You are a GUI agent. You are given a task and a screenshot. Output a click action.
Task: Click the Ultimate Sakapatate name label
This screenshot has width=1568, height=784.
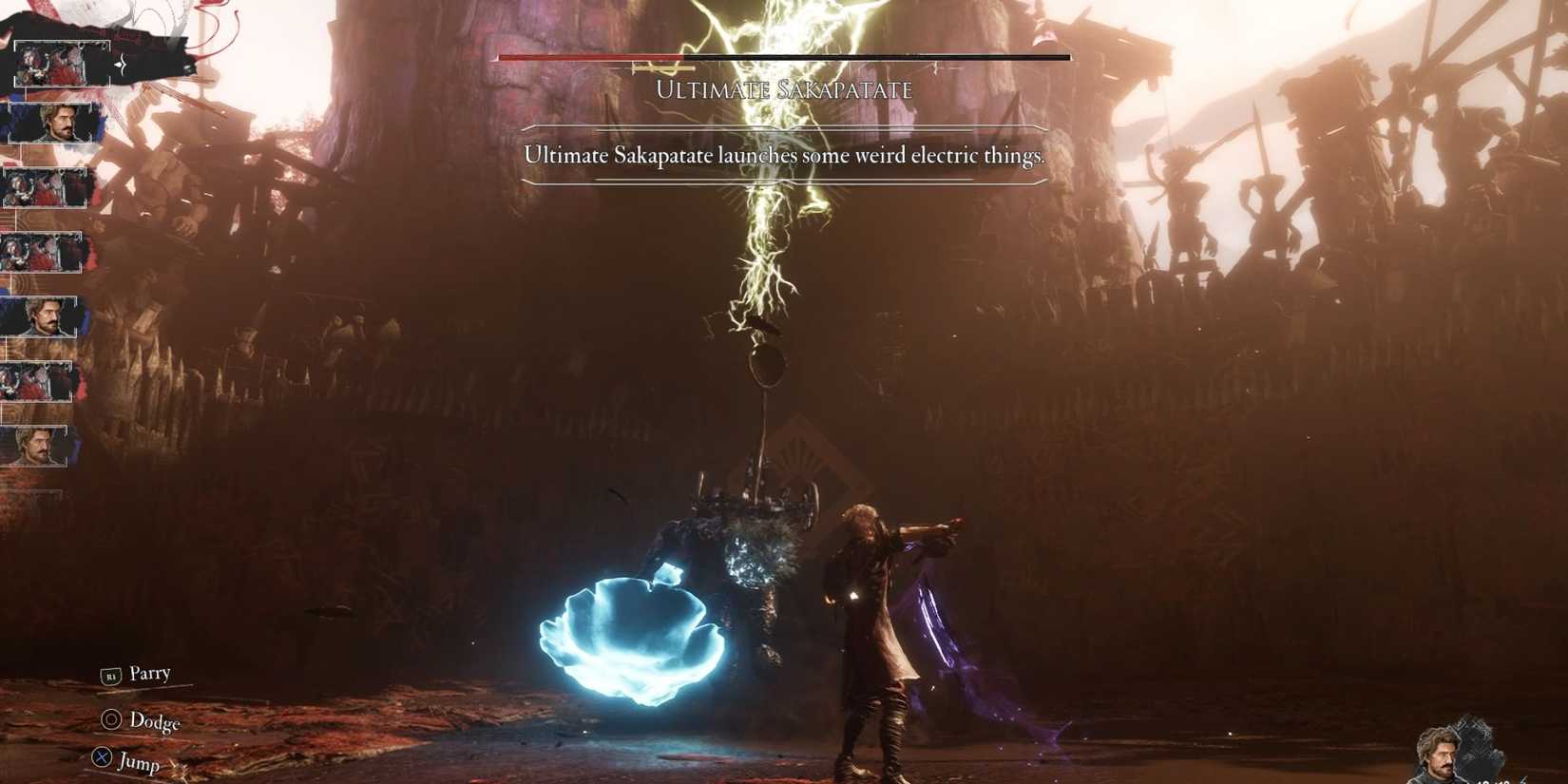(x=785, y=90)
